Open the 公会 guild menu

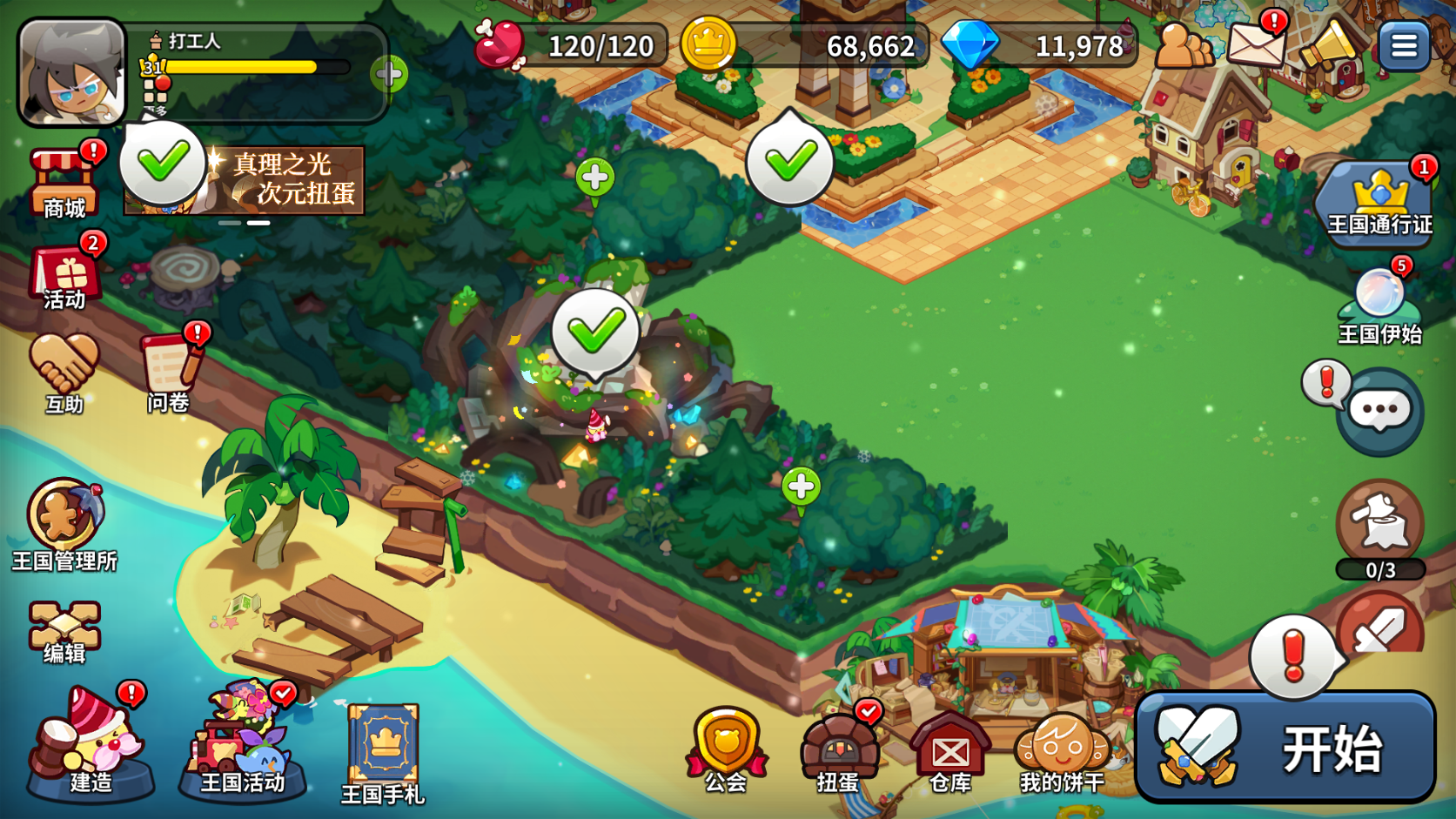726,749
